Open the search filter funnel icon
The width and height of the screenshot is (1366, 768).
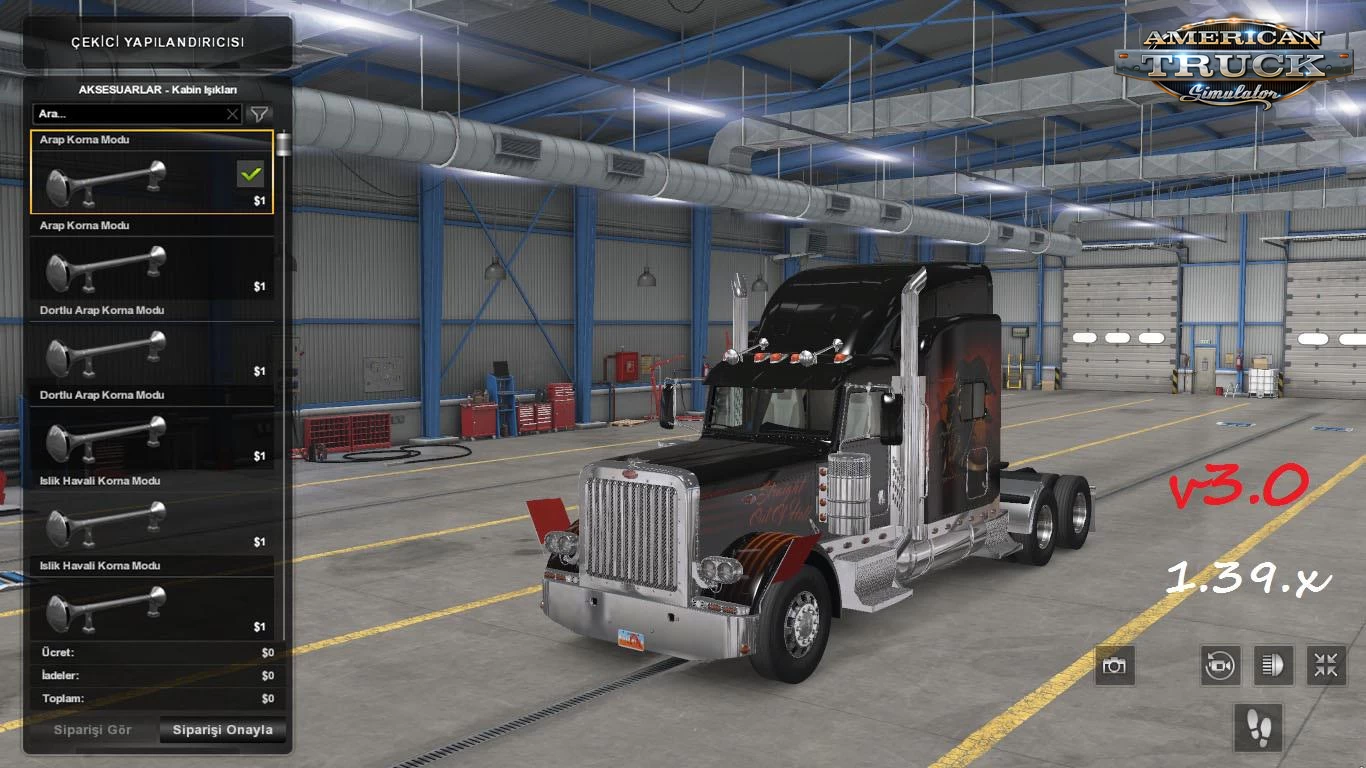(258, 114)
